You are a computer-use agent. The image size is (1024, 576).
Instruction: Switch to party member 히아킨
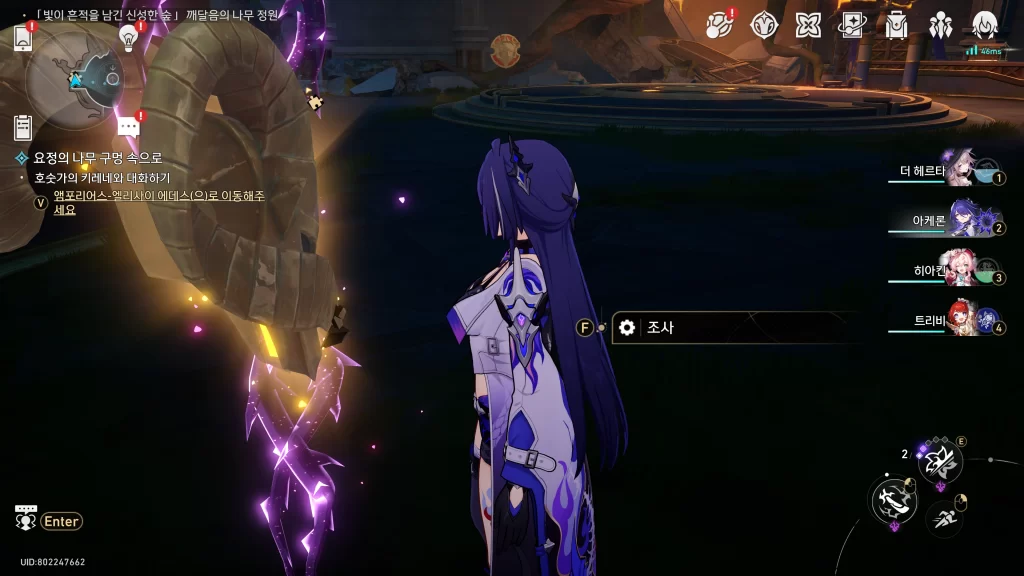960,270
